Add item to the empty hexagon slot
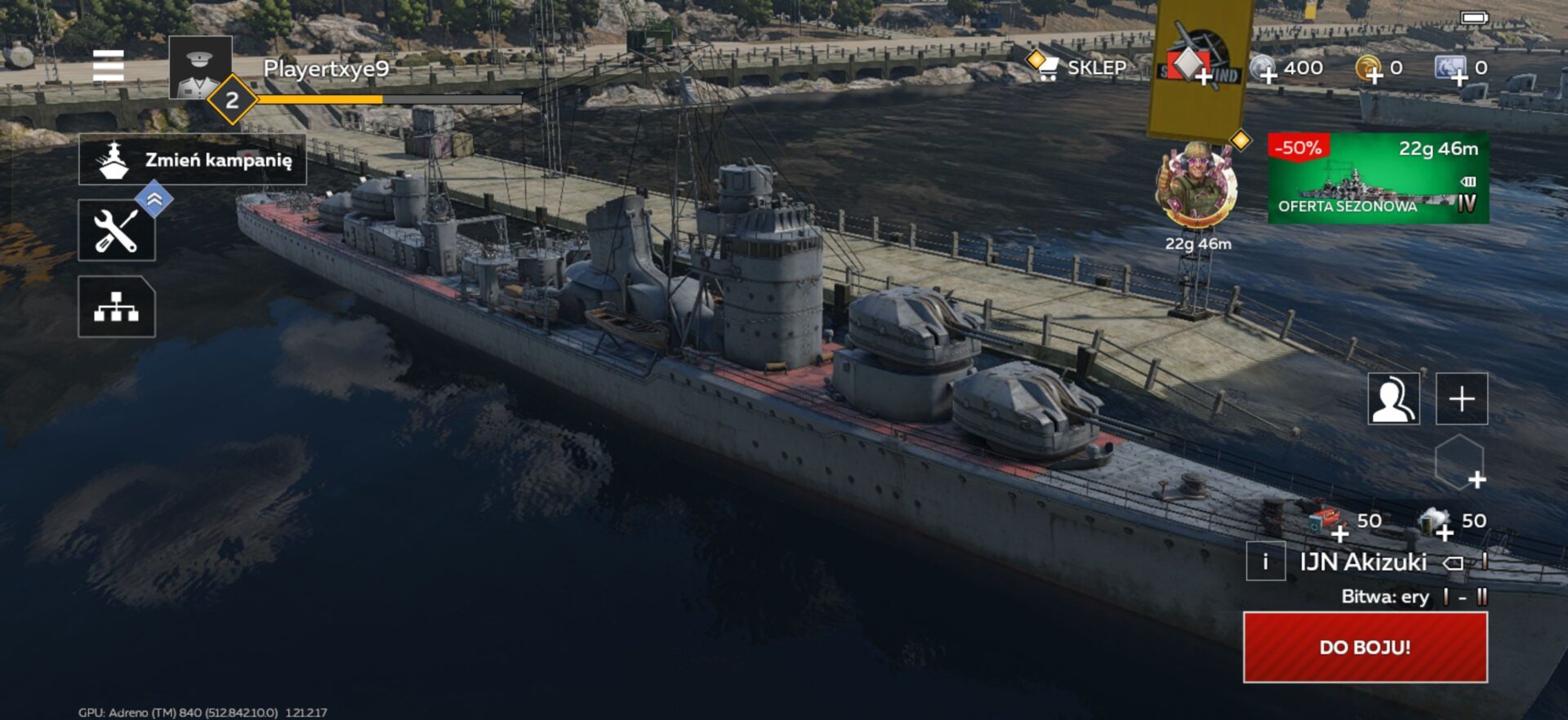 pos(1459,463)
